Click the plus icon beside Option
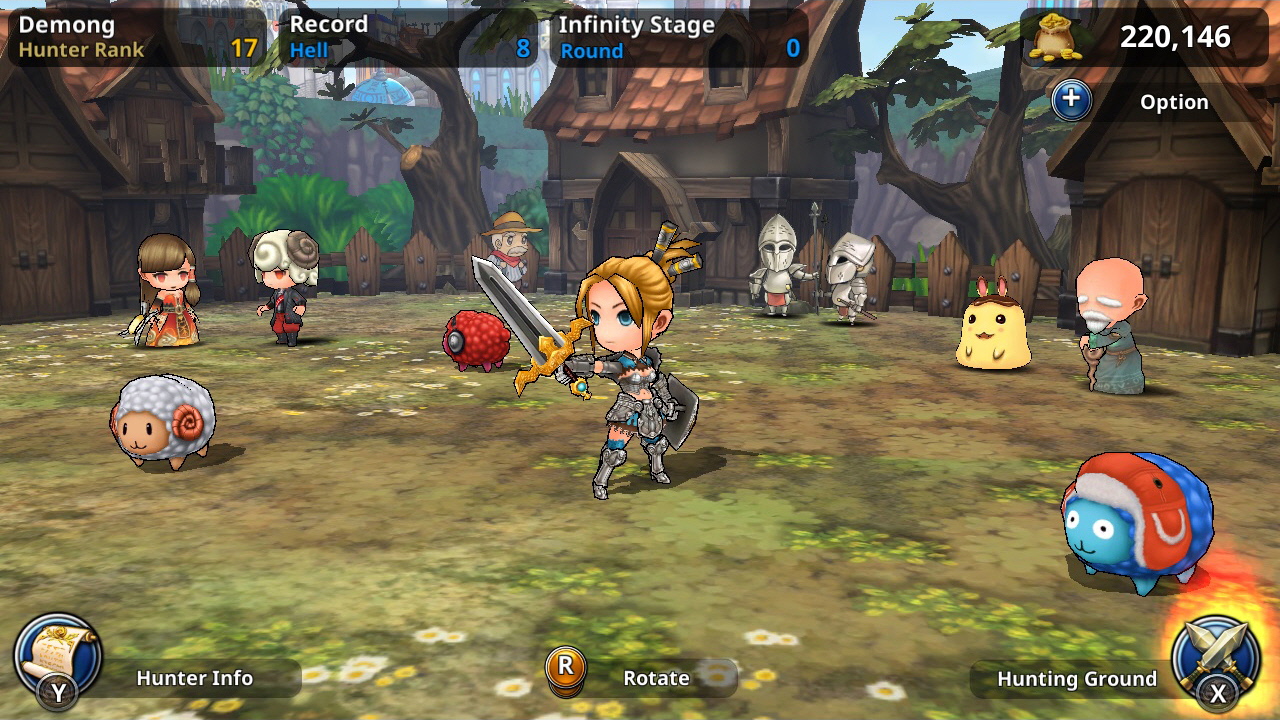The height and width of the screenshot is (720, 1280). [x=1071, y=102]
